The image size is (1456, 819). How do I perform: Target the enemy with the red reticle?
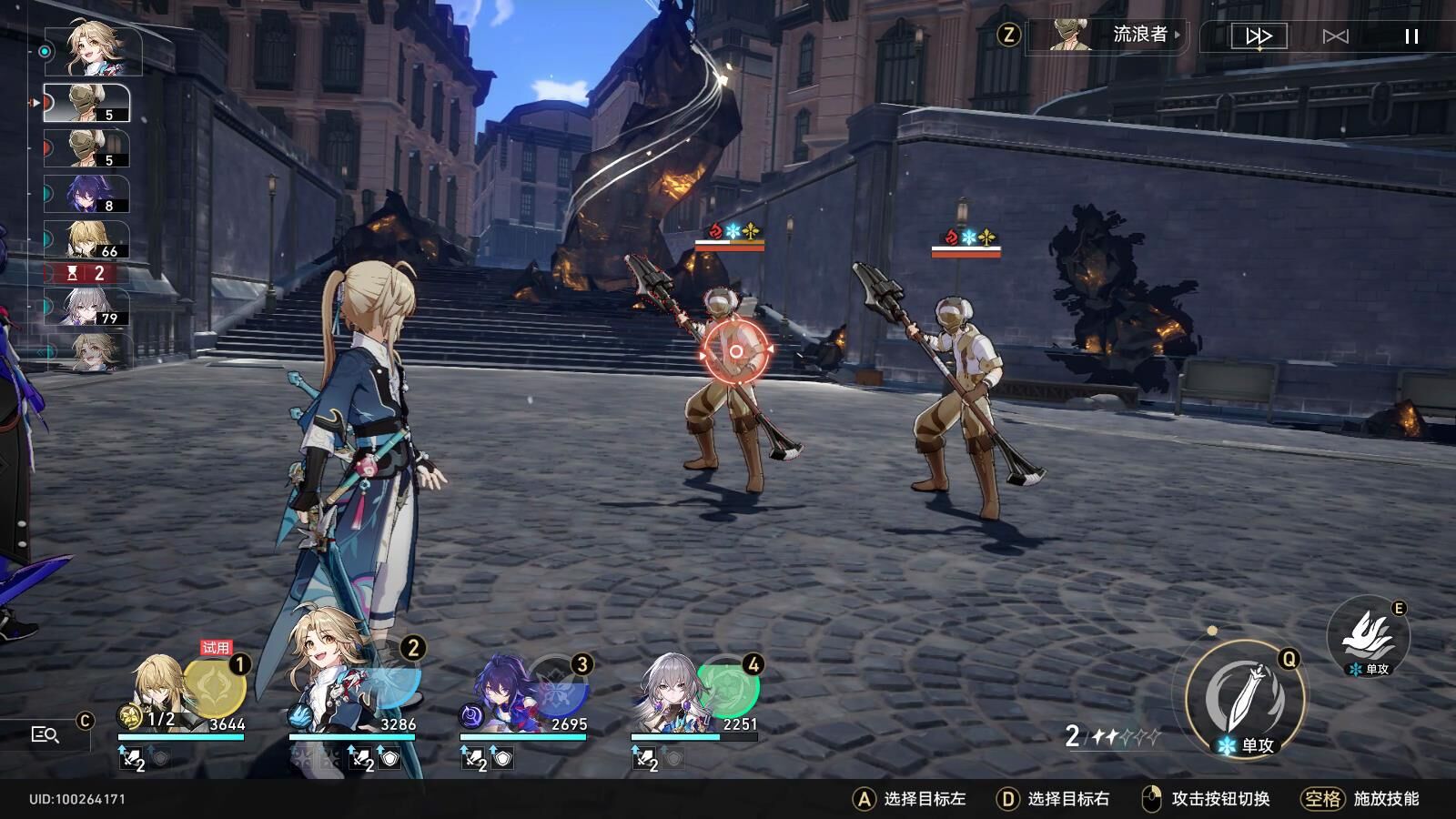[735, 351]
